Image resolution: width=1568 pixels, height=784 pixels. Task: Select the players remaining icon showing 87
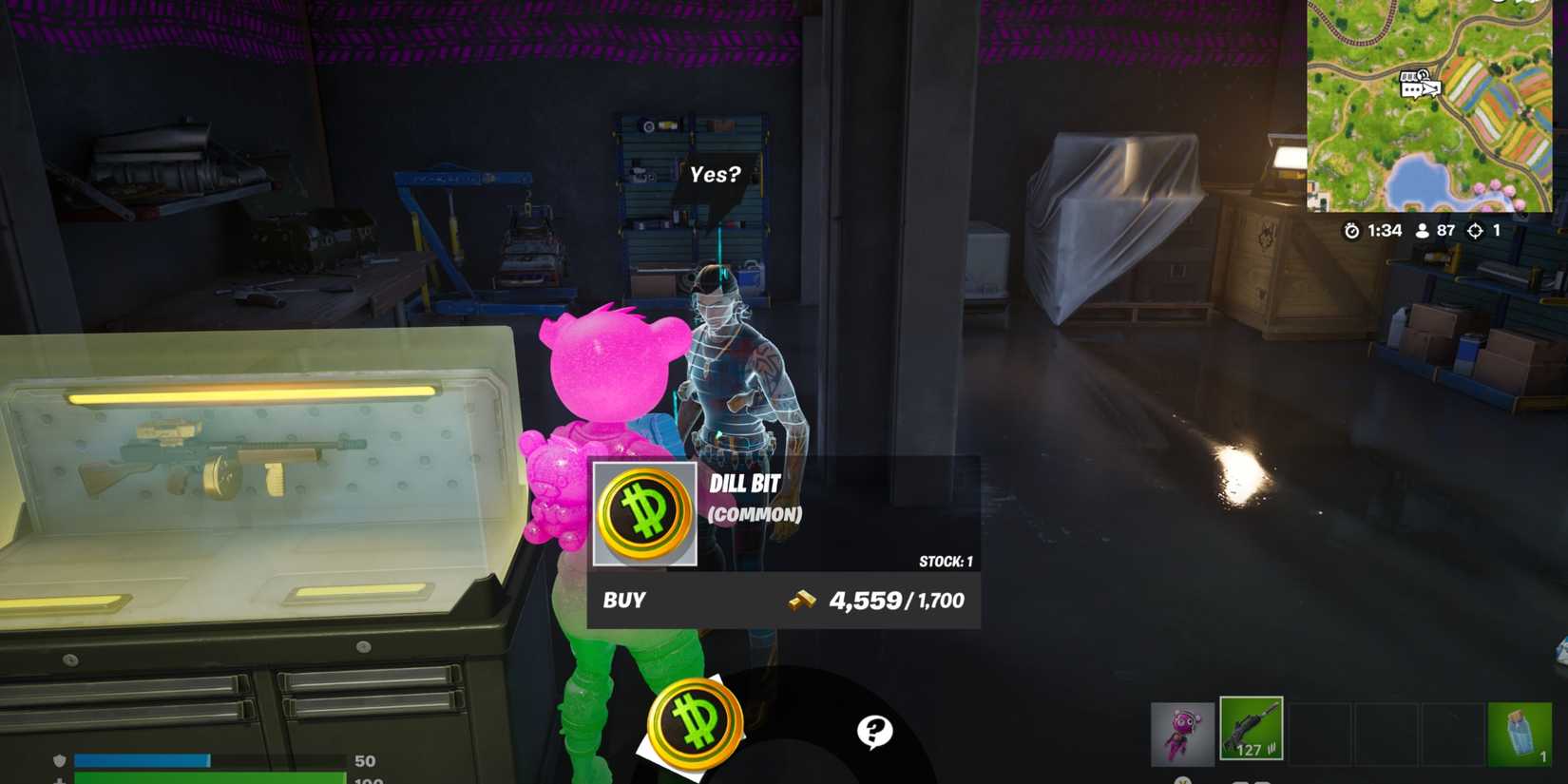(1422, 229)
